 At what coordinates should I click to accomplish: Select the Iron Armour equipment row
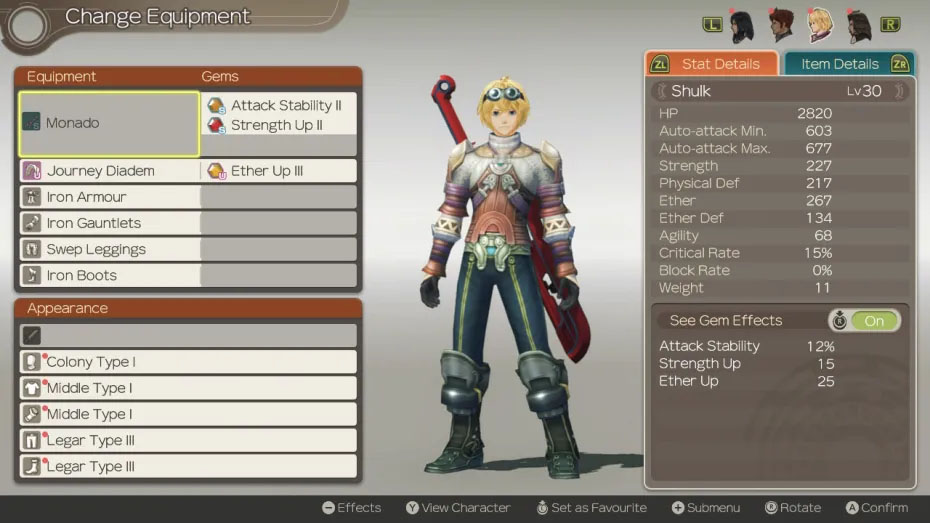[109, 197]
